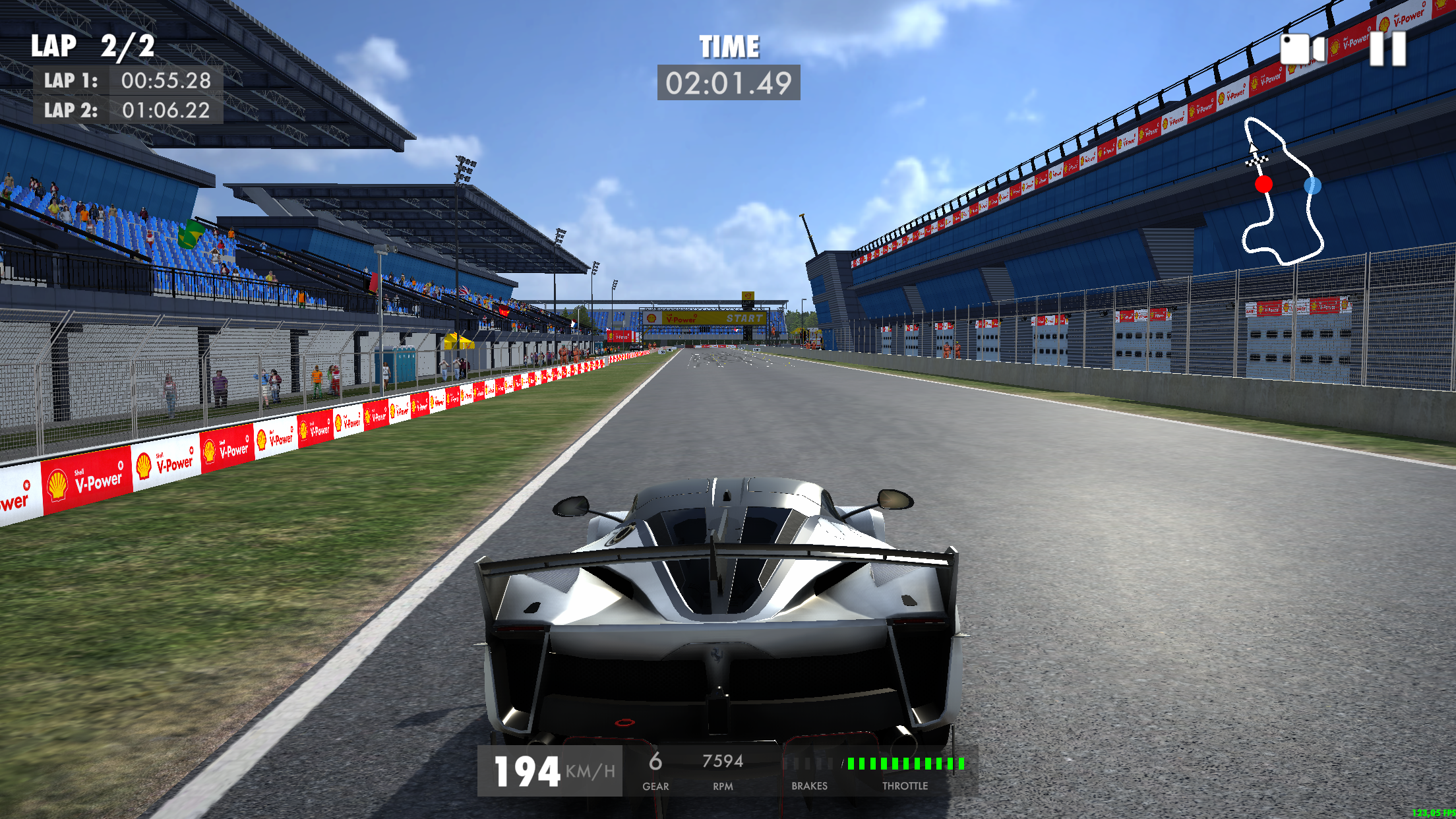Image resolution: width=1456 pixels, height=819 pixels.
Task: Click the TIME header label
Action: tap(729, 45)
